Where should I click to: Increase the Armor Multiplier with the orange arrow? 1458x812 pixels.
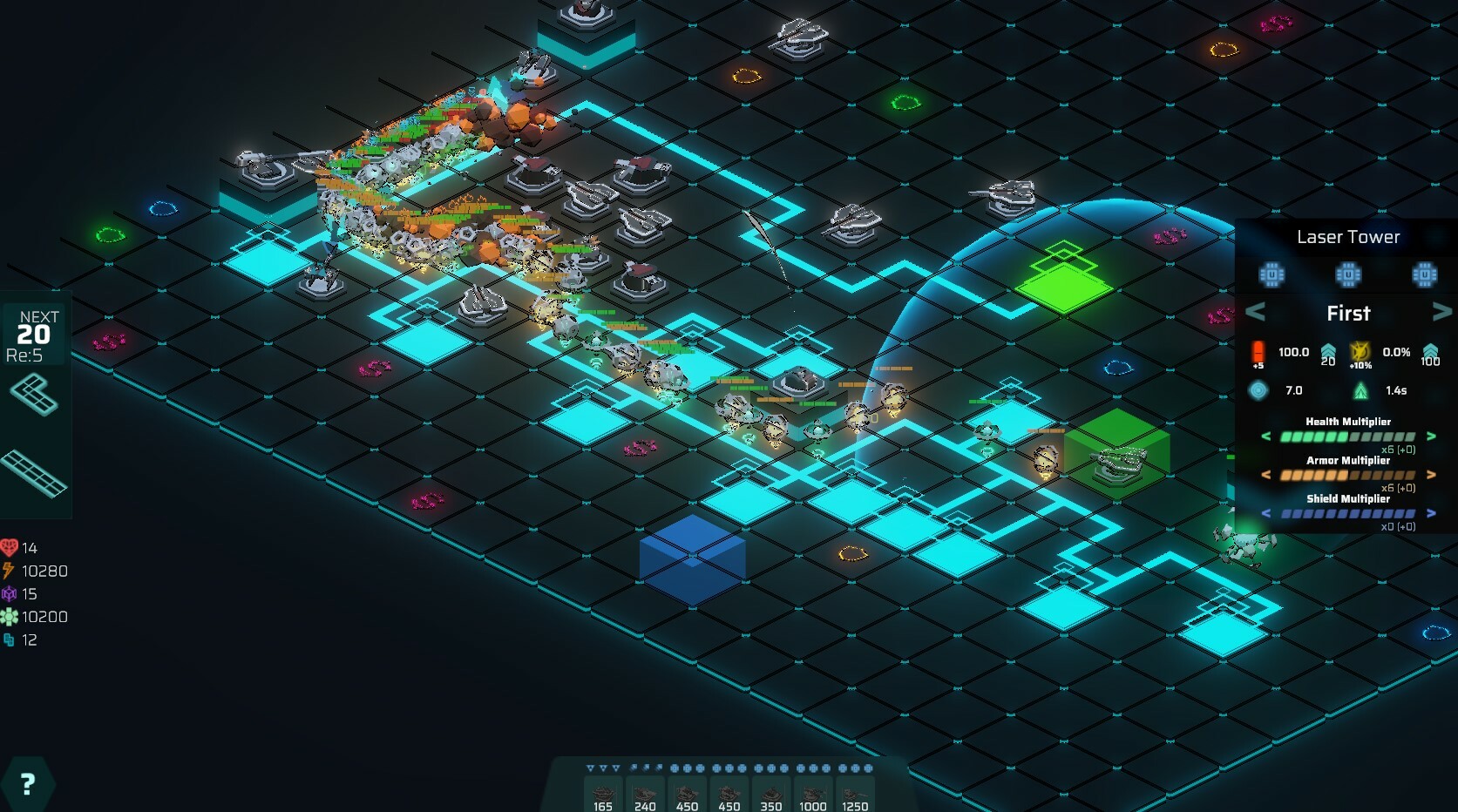tap(1432, 474)
